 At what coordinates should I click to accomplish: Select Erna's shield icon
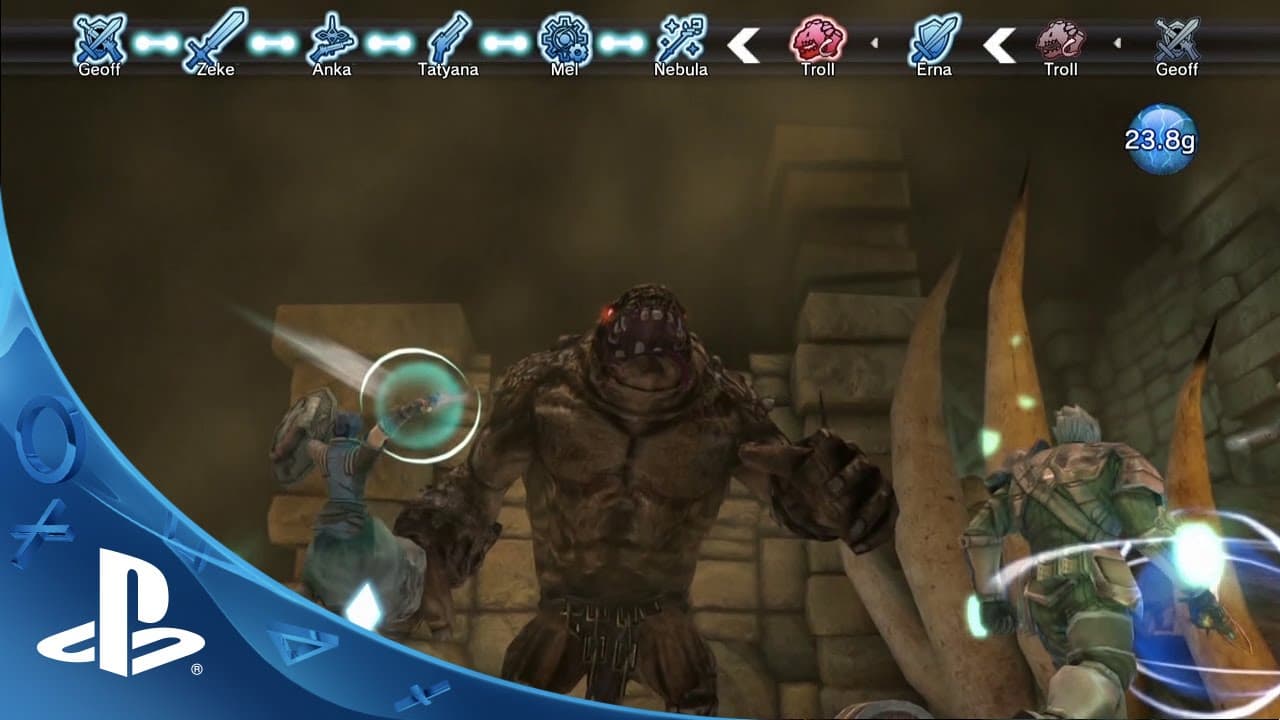pos(937,40)
